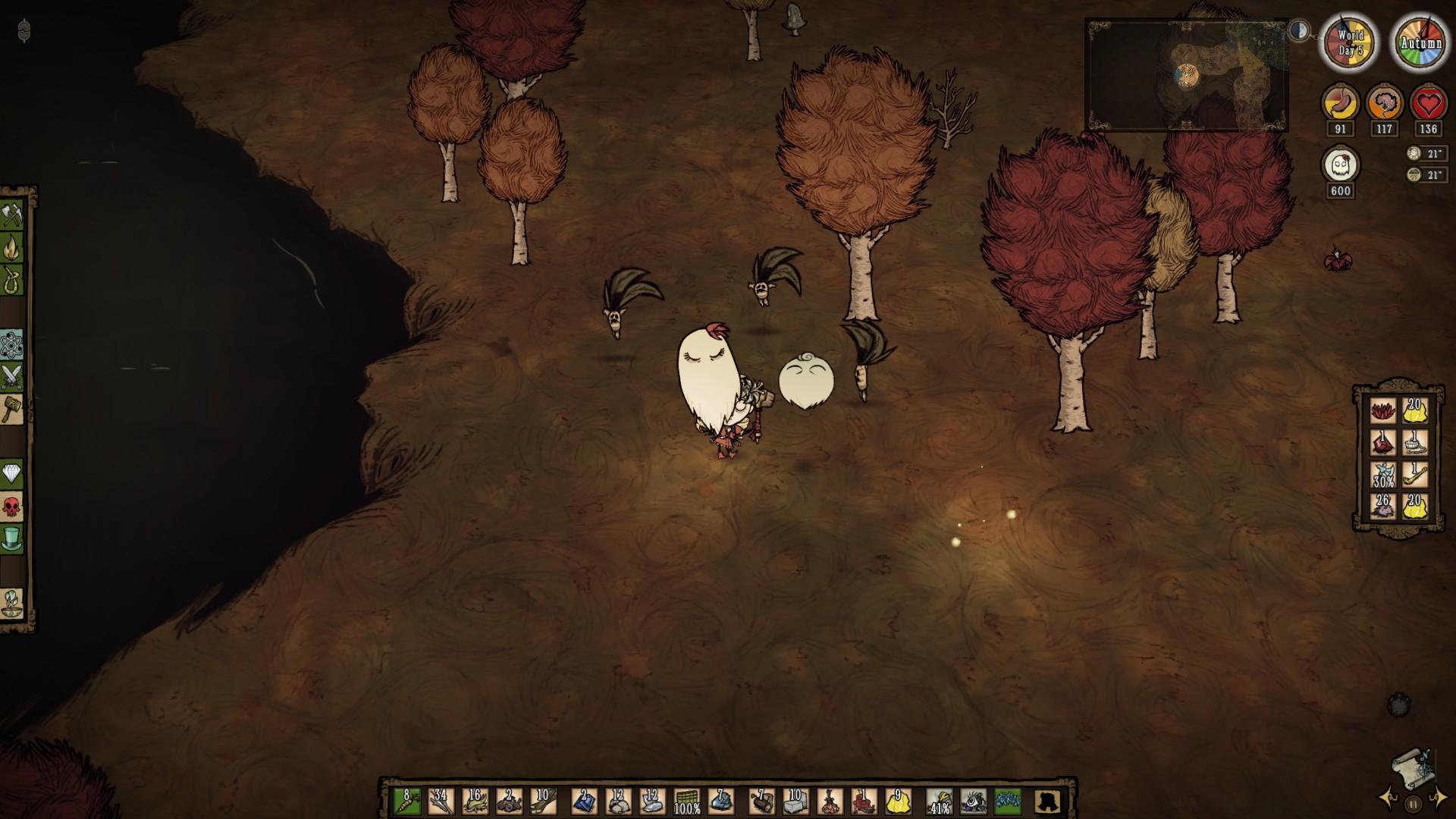
Task: Click the minimap in the corner
Action: click(x=1187, y=76)
